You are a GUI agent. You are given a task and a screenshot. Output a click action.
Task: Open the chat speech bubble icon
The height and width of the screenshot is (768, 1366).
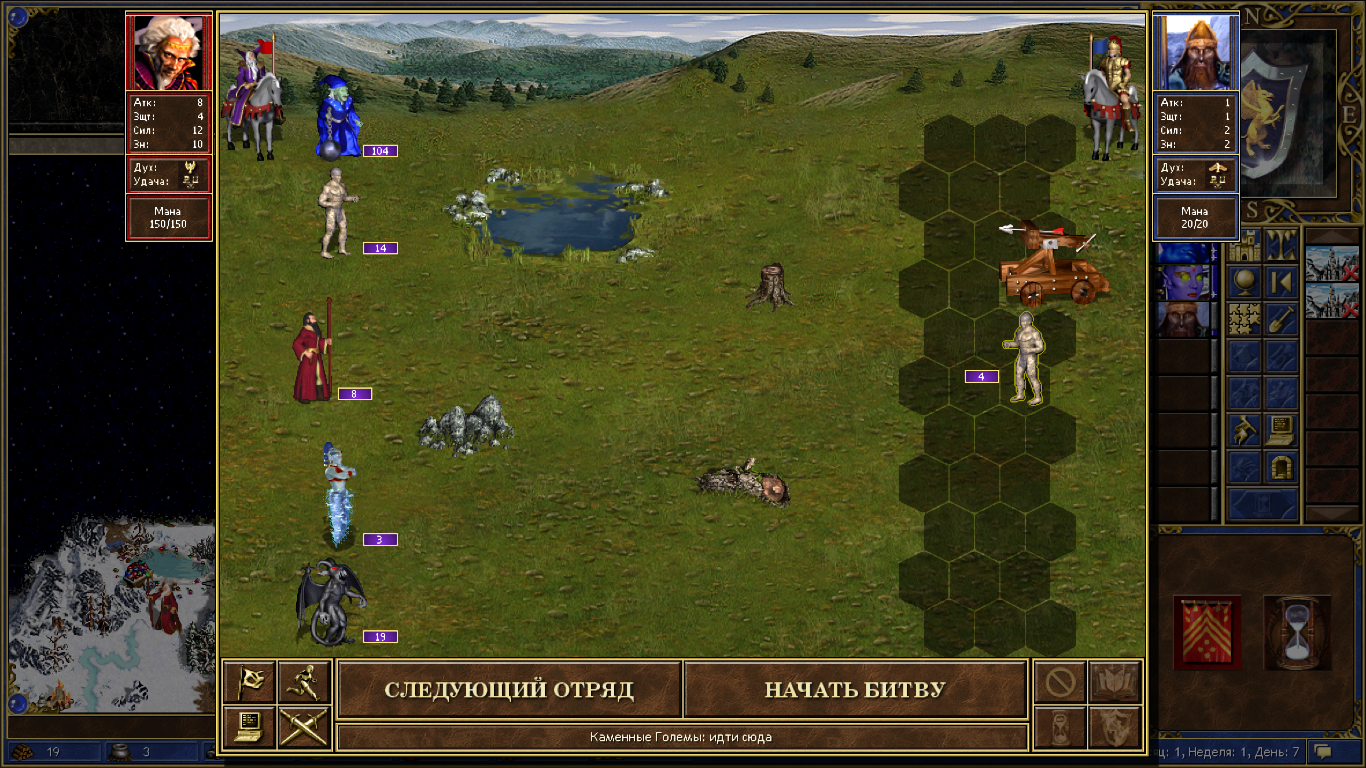(x=1322, y=751)
